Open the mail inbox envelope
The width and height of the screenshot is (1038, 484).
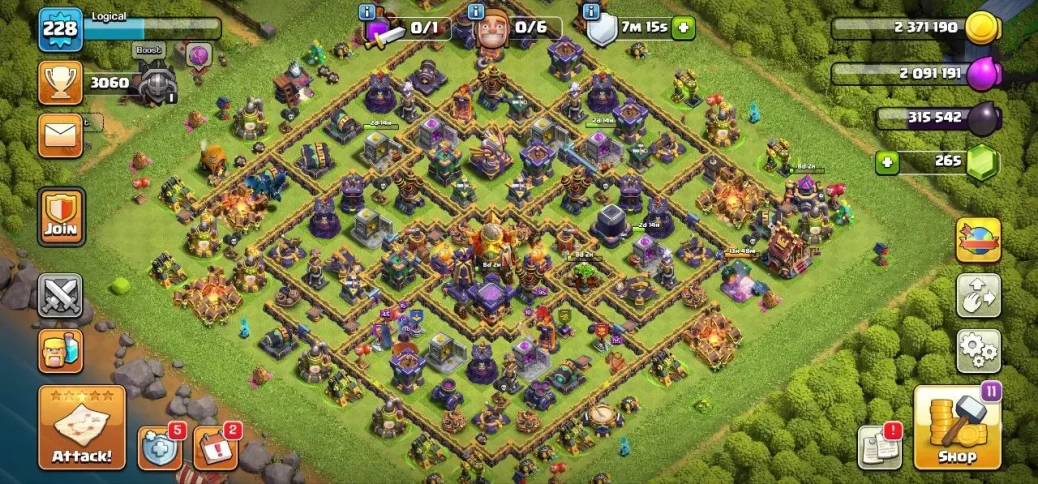pyautogui.click(x=60, y=134)
